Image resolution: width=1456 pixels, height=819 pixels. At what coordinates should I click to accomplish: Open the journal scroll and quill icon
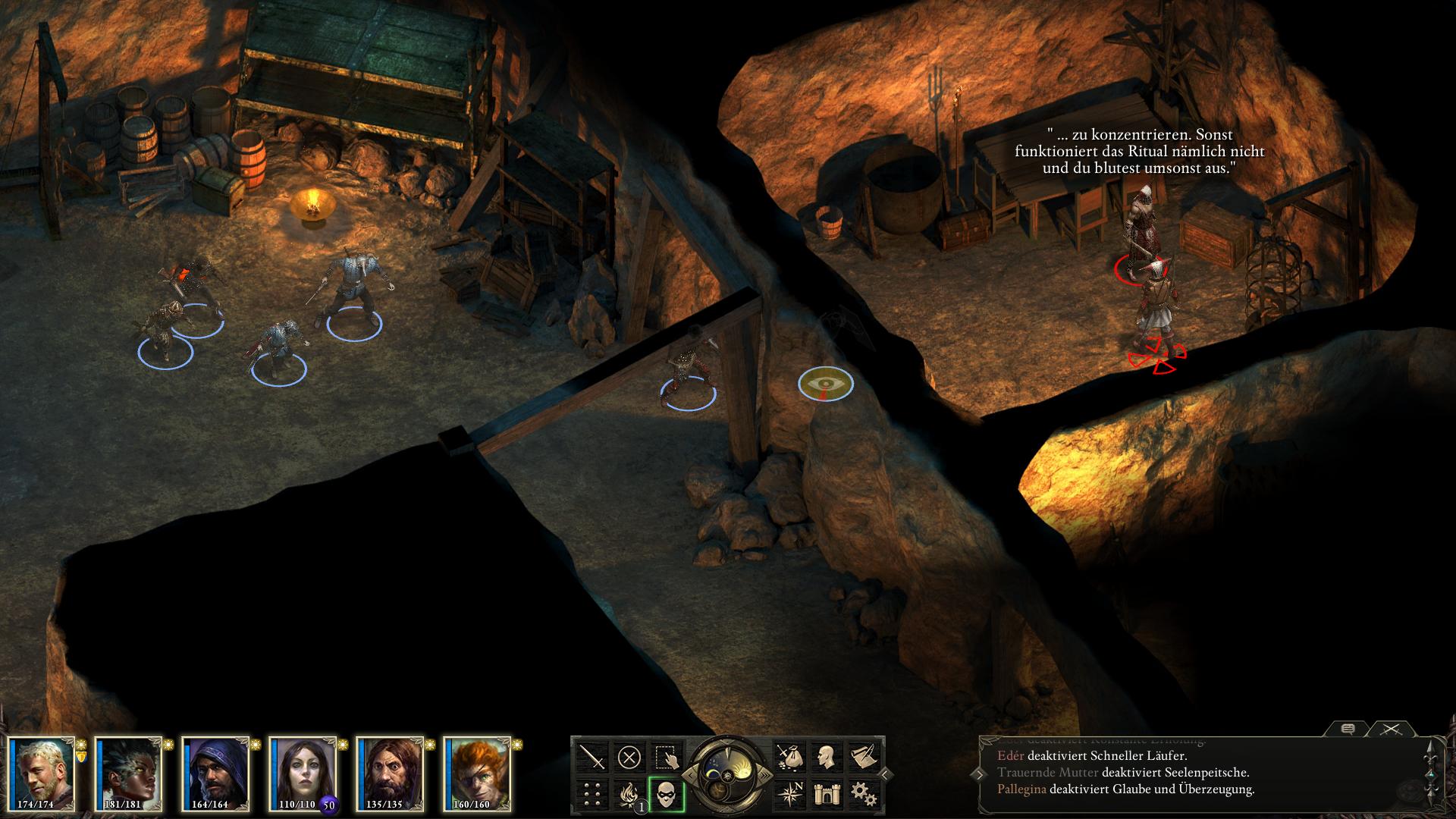click(863, 757)
